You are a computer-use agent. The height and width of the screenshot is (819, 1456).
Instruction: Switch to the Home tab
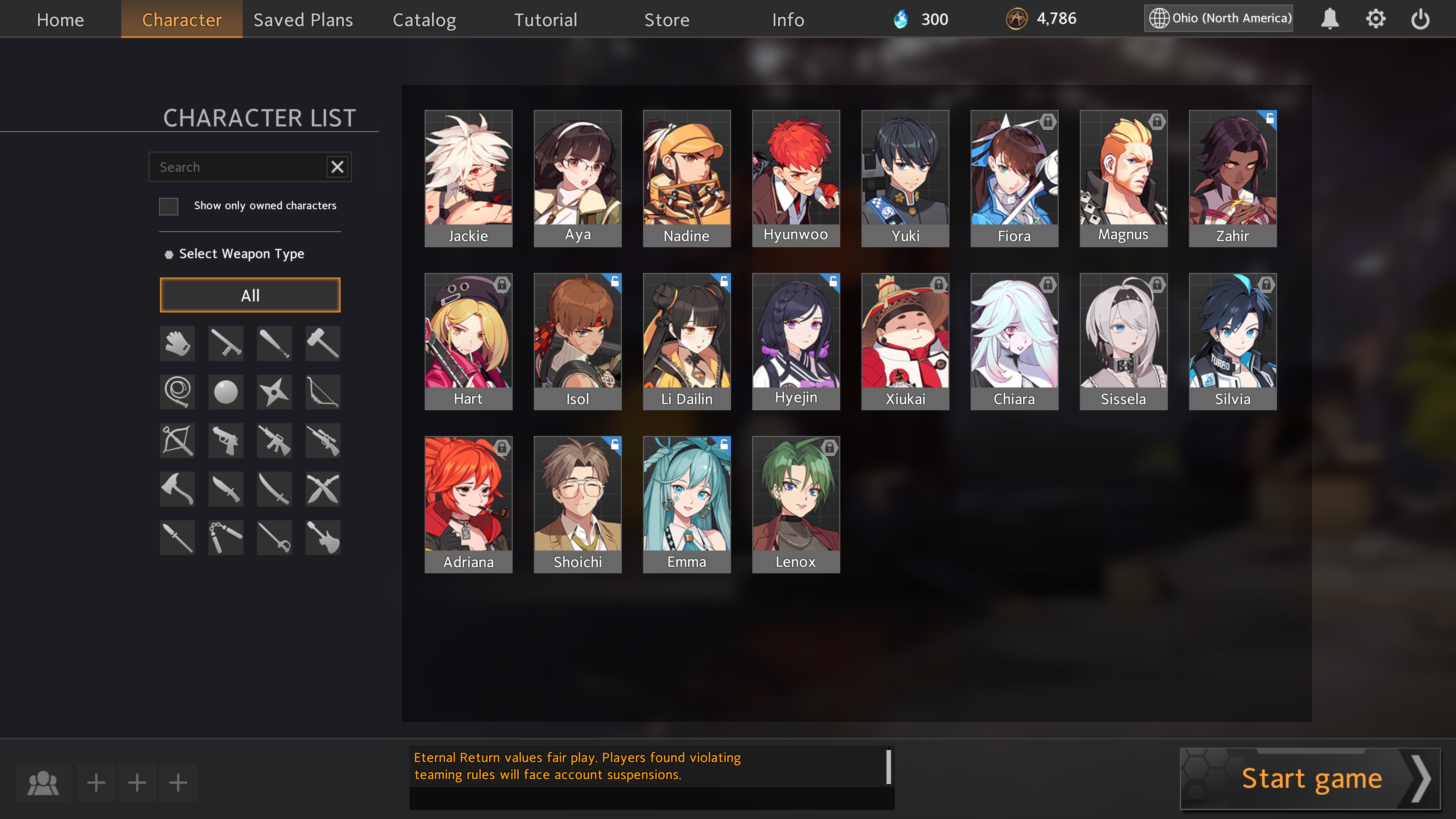pos(60,19)
